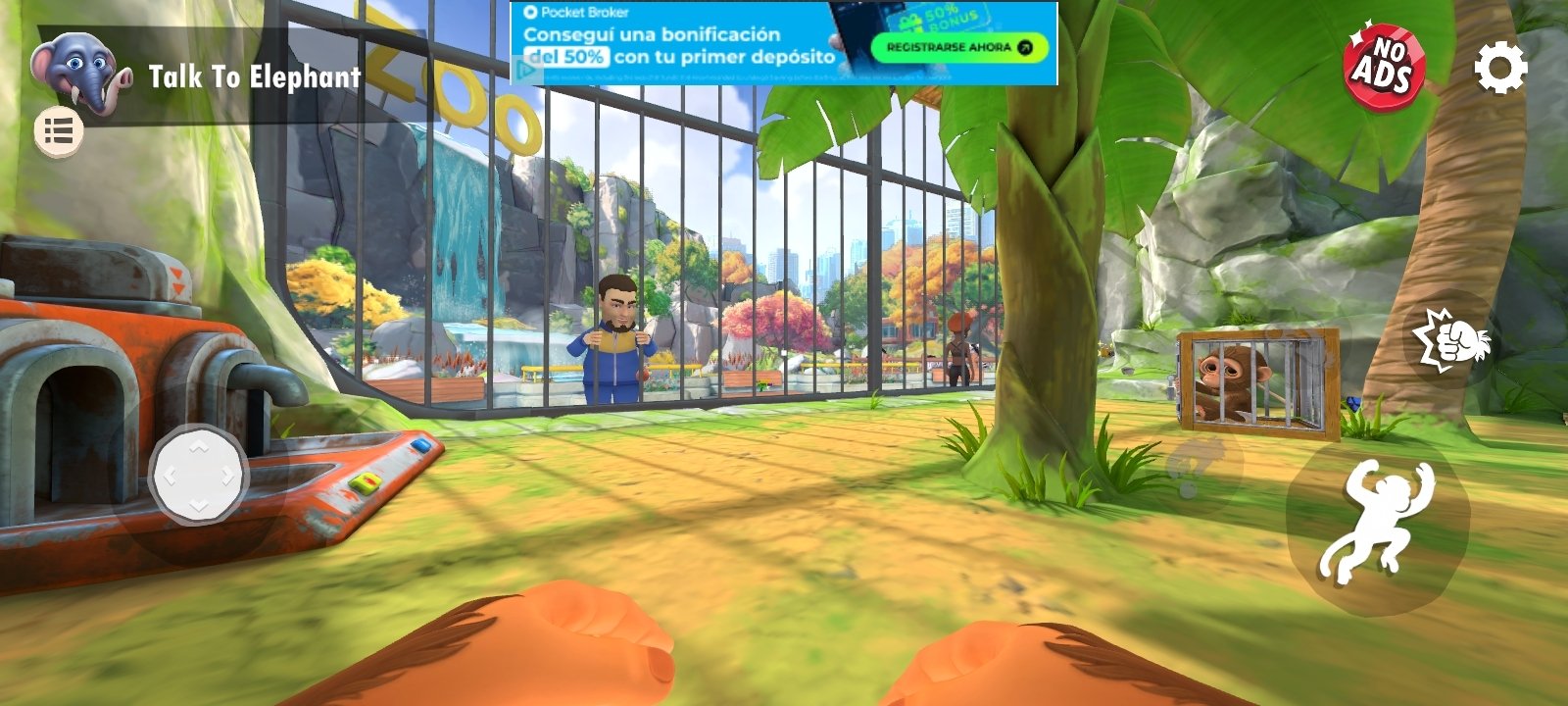The image size is (1568, 706).
Task: Click Registrarse Ahora on the ad banner
Action: (958, 47)
